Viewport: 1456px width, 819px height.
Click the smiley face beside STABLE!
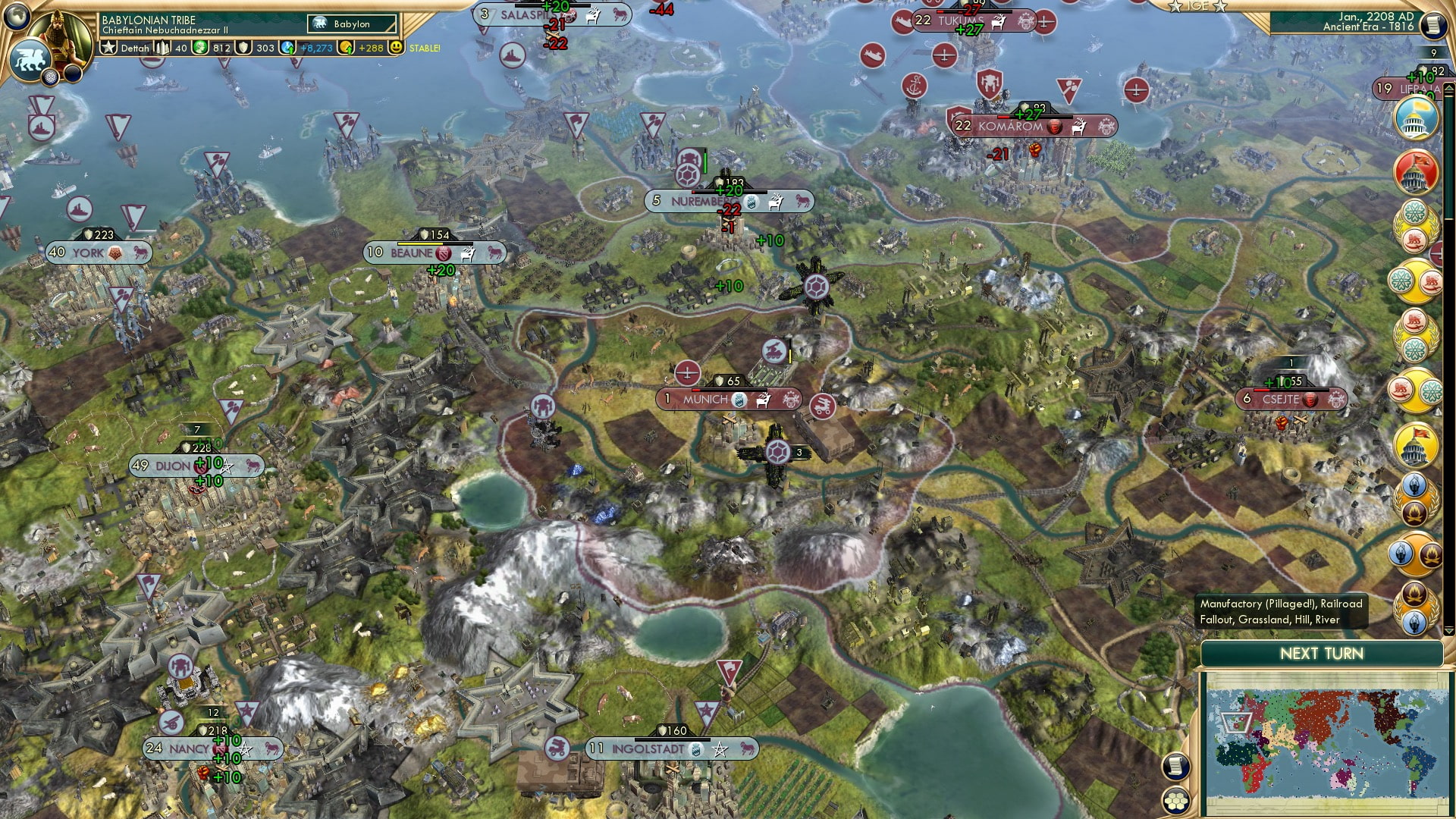point(395,49)
